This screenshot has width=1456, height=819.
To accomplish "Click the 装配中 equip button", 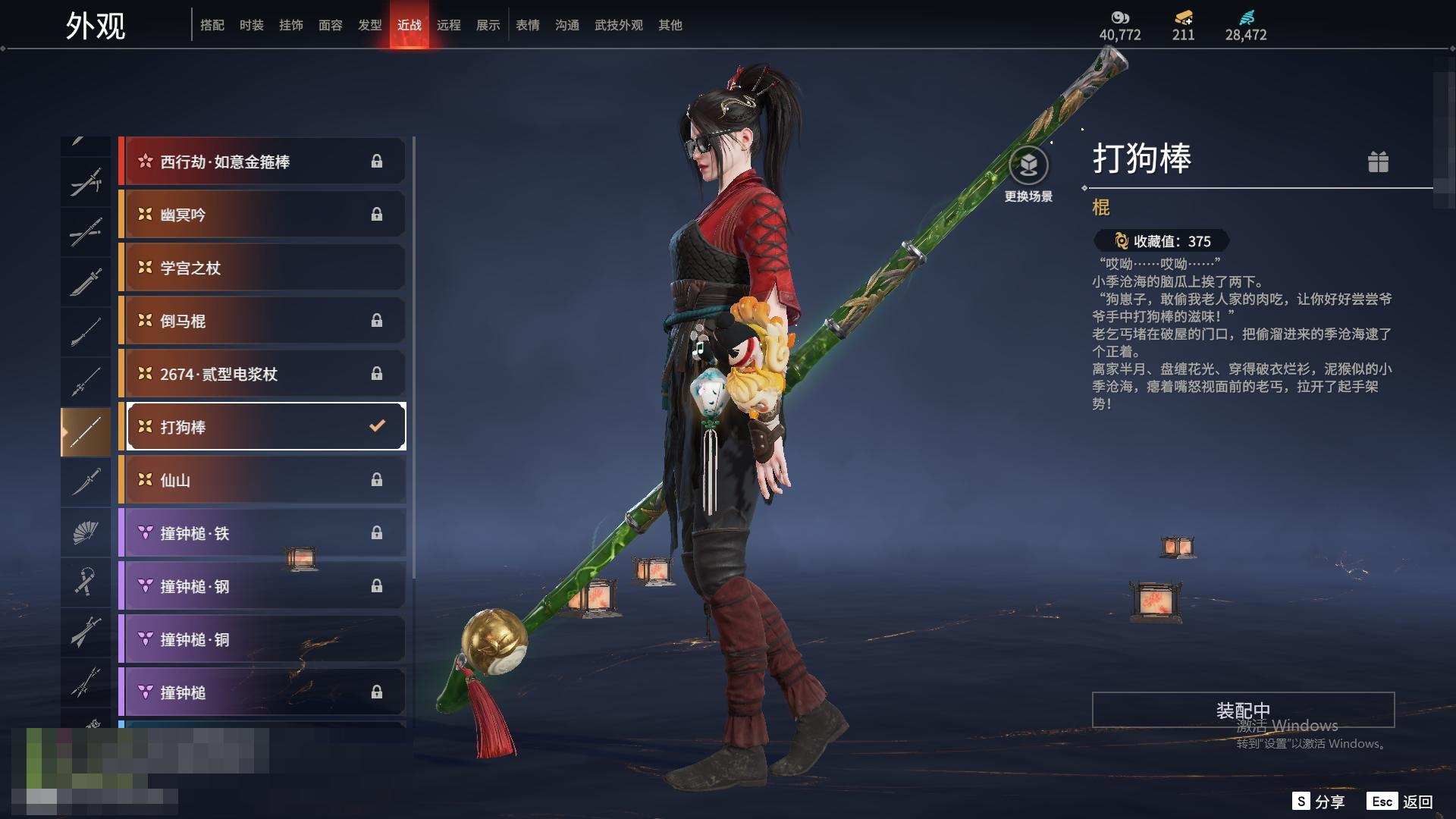I will (1243, 710).
